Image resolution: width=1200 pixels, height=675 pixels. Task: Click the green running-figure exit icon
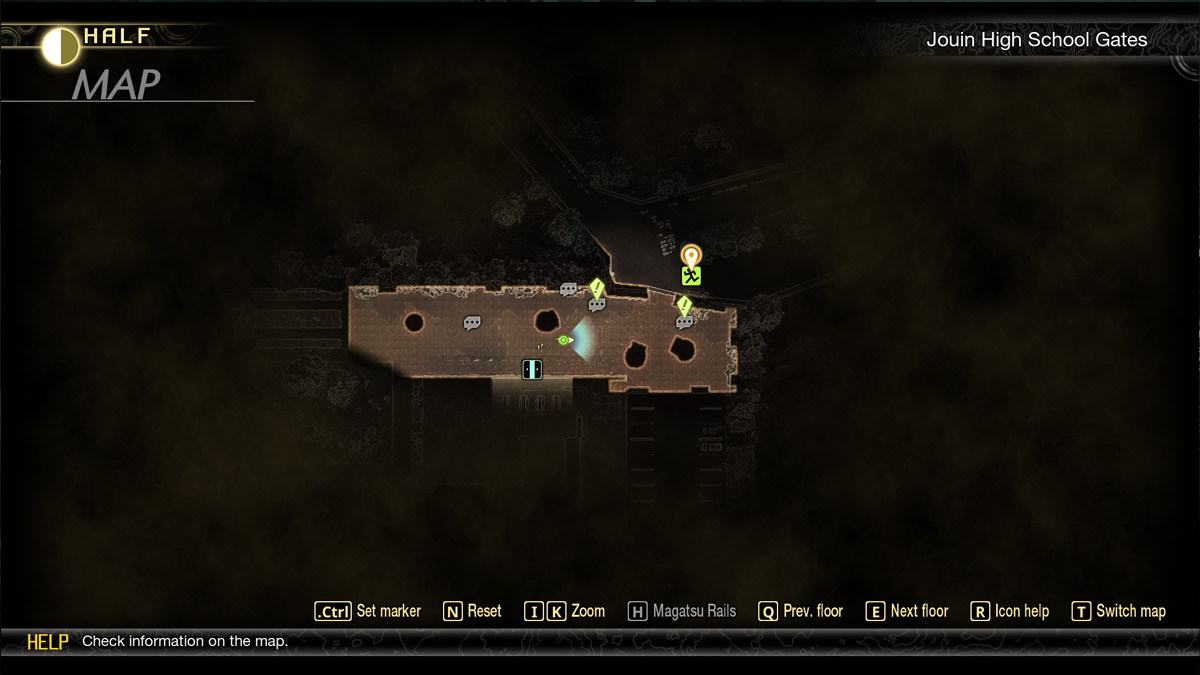691,276
